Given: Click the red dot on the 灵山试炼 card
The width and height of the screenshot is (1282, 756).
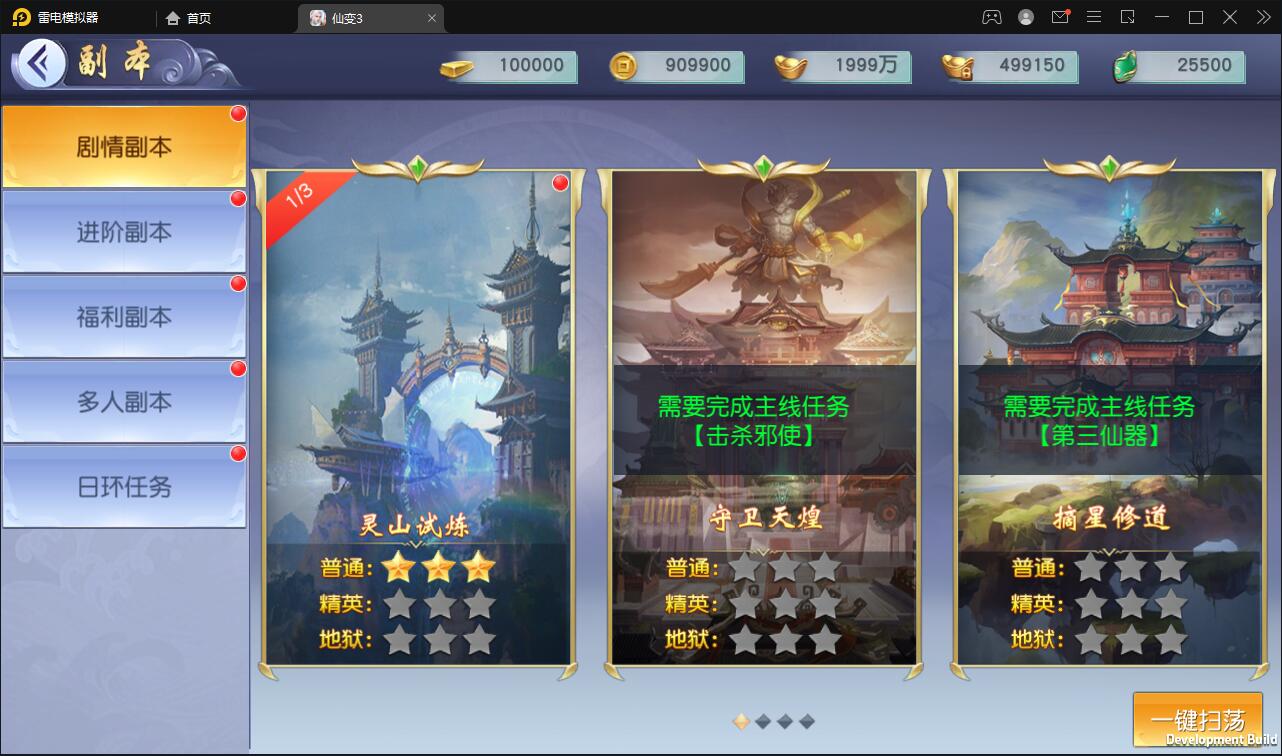Looking at the screenshot, I should [561, 182].
